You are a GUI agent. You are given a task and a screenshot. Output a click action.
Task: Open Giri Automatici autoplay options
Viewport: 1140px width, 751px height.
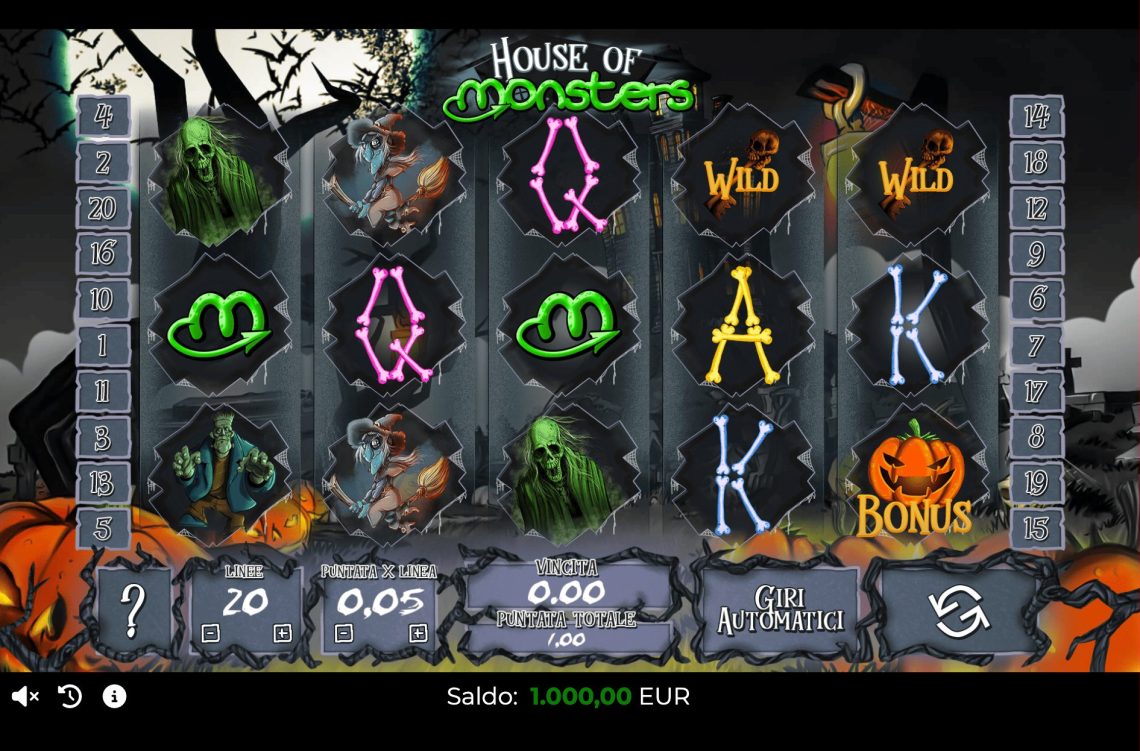[x=779, y=611]
